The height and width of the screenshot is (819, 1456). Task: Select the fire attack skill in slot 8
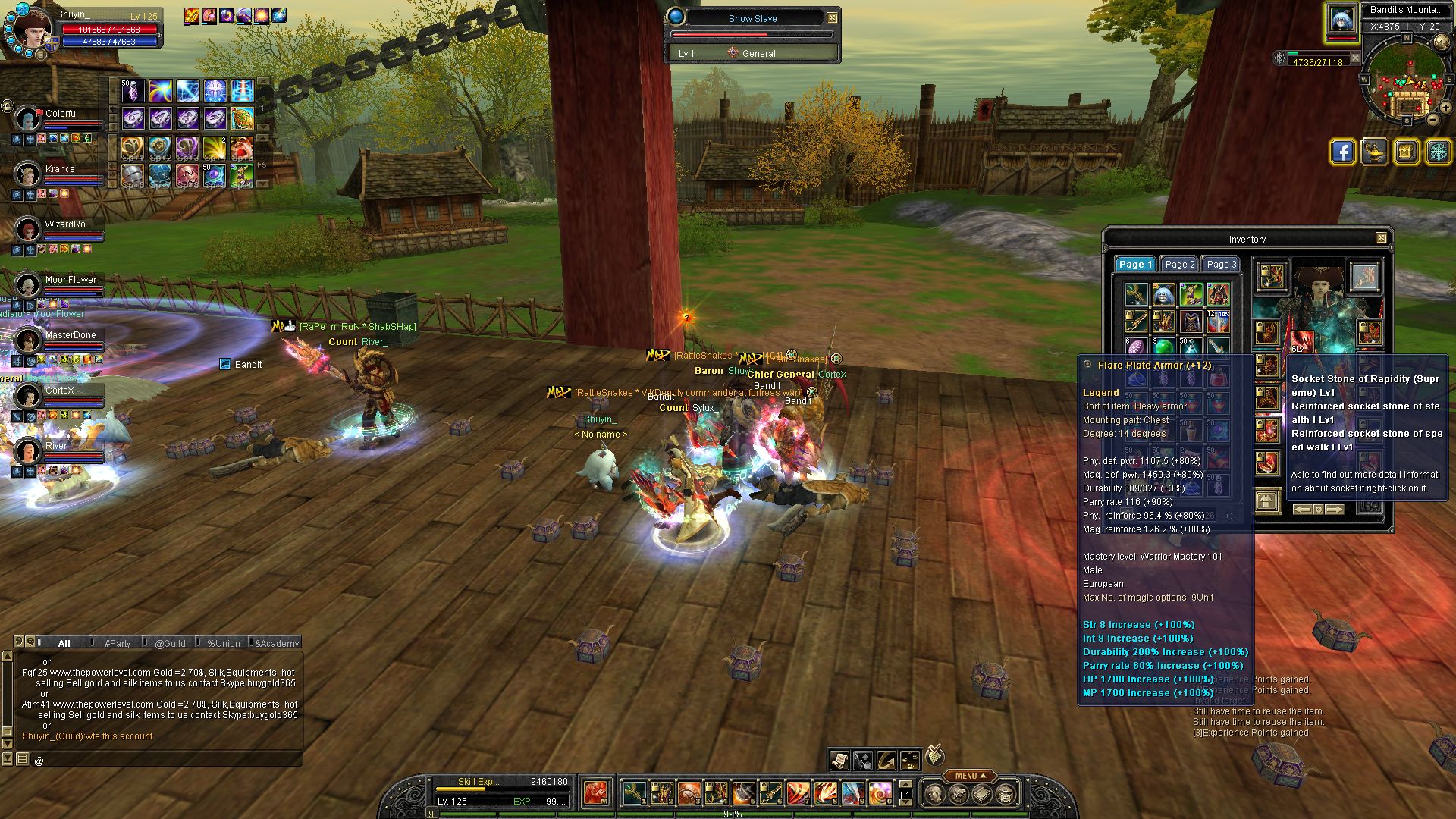pyautogui.click(x=825, y=793)
